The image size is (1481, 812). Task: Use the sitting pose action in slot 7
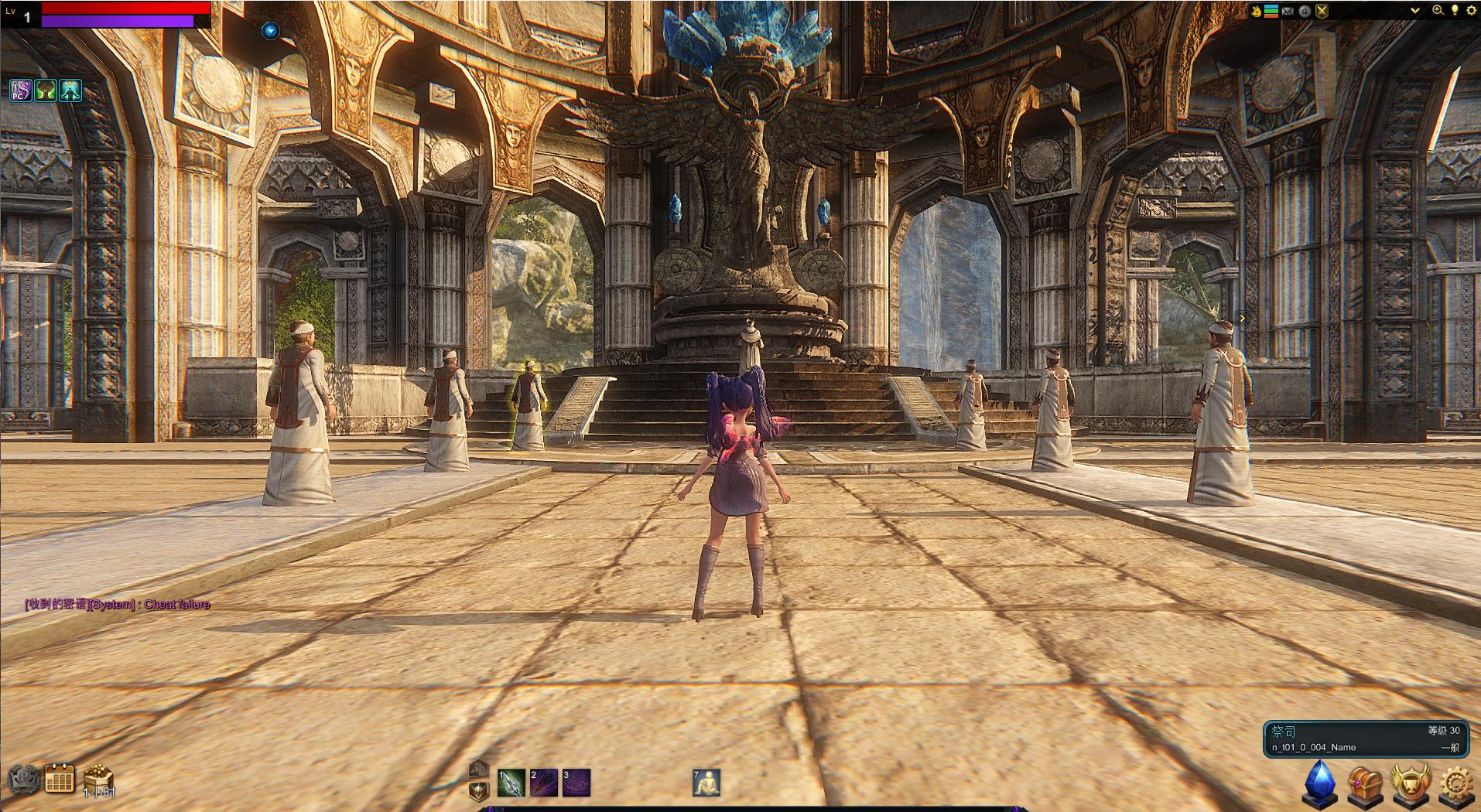coord(706,783)
